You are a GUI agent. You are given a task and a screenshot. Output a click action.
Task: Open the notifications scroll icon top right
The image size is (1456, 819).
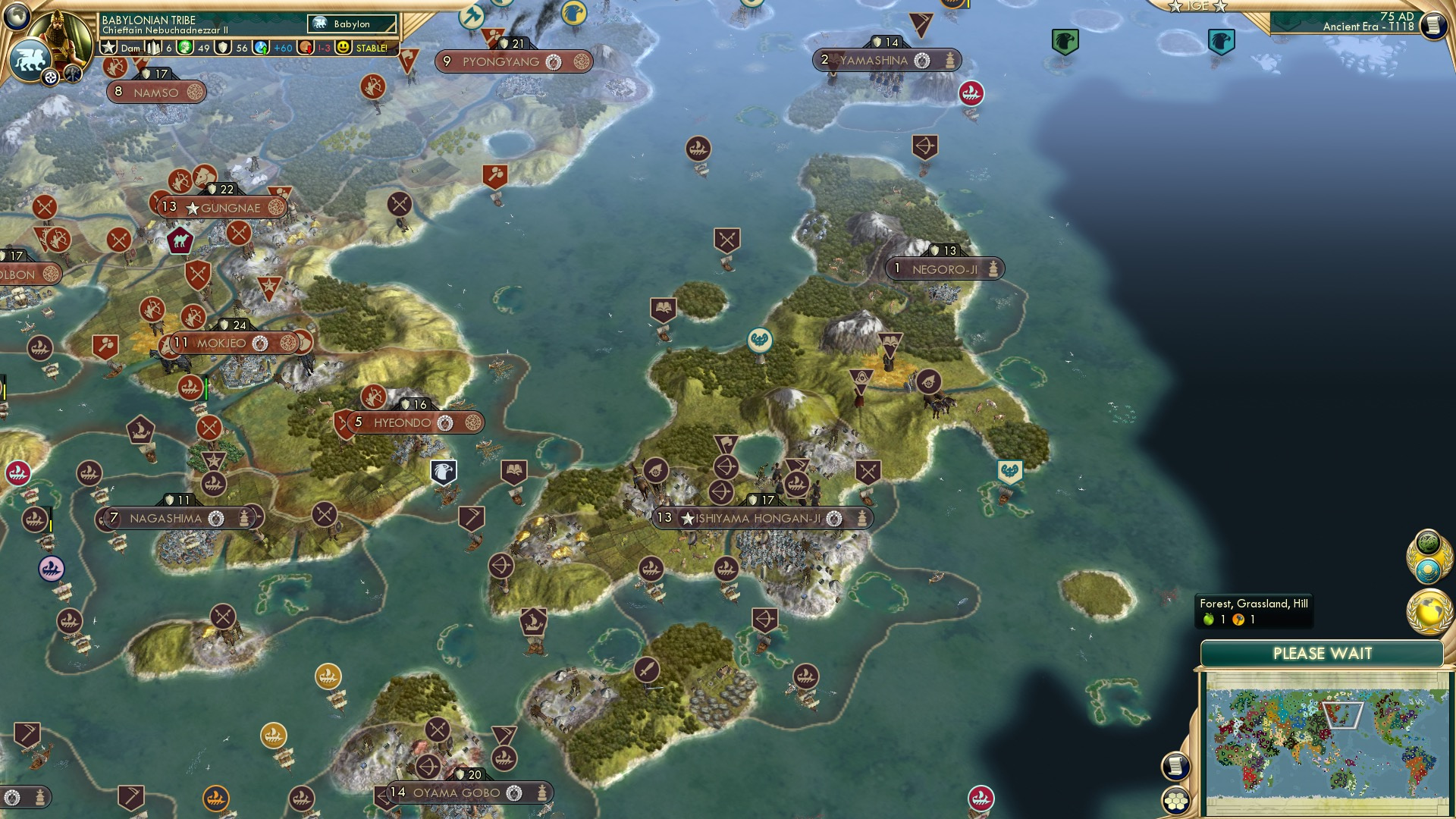pyautogui.click(x=1432, y=23)
